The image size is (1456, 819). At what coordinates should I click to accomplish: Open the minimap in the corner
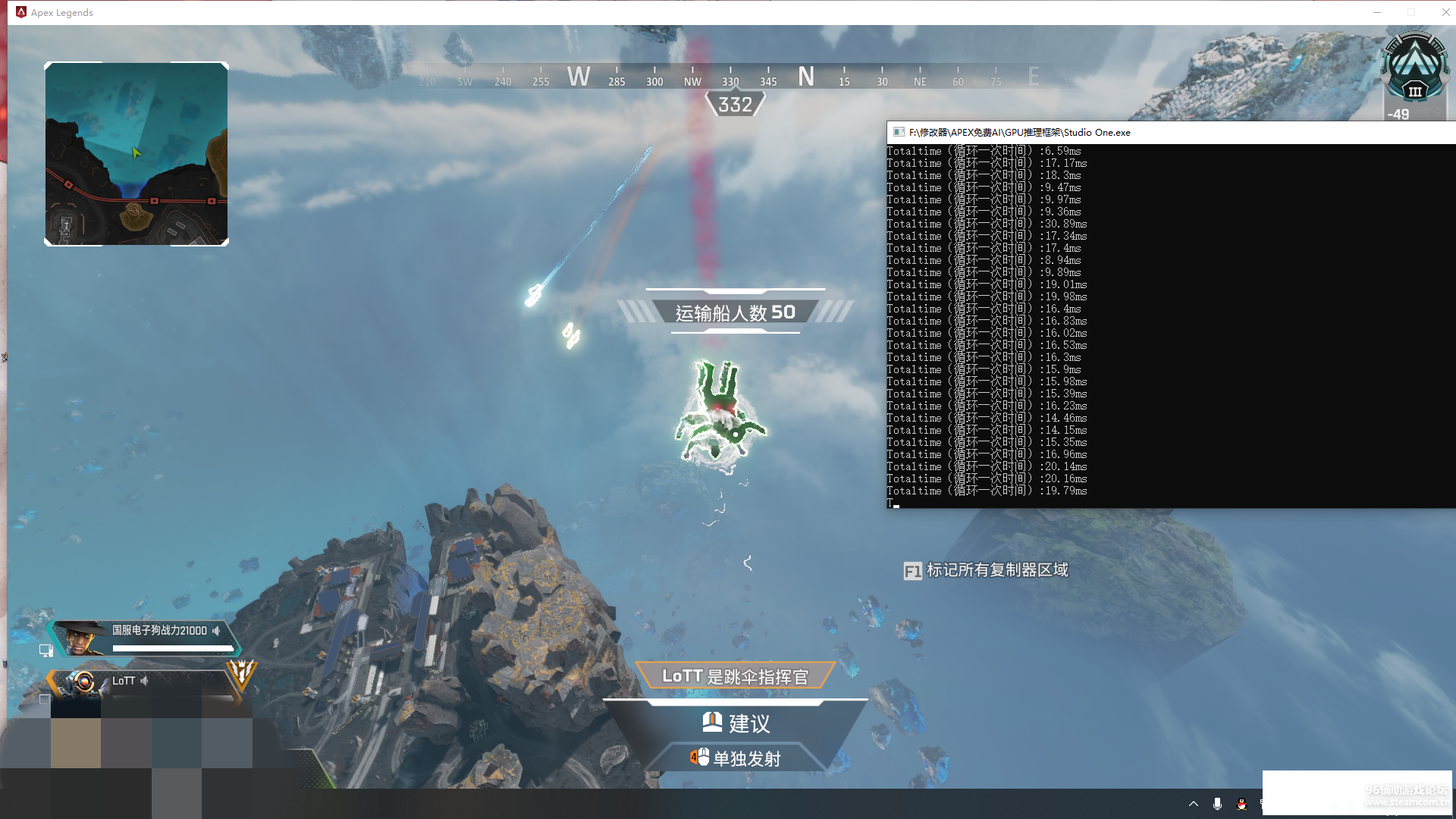point(136,154)
